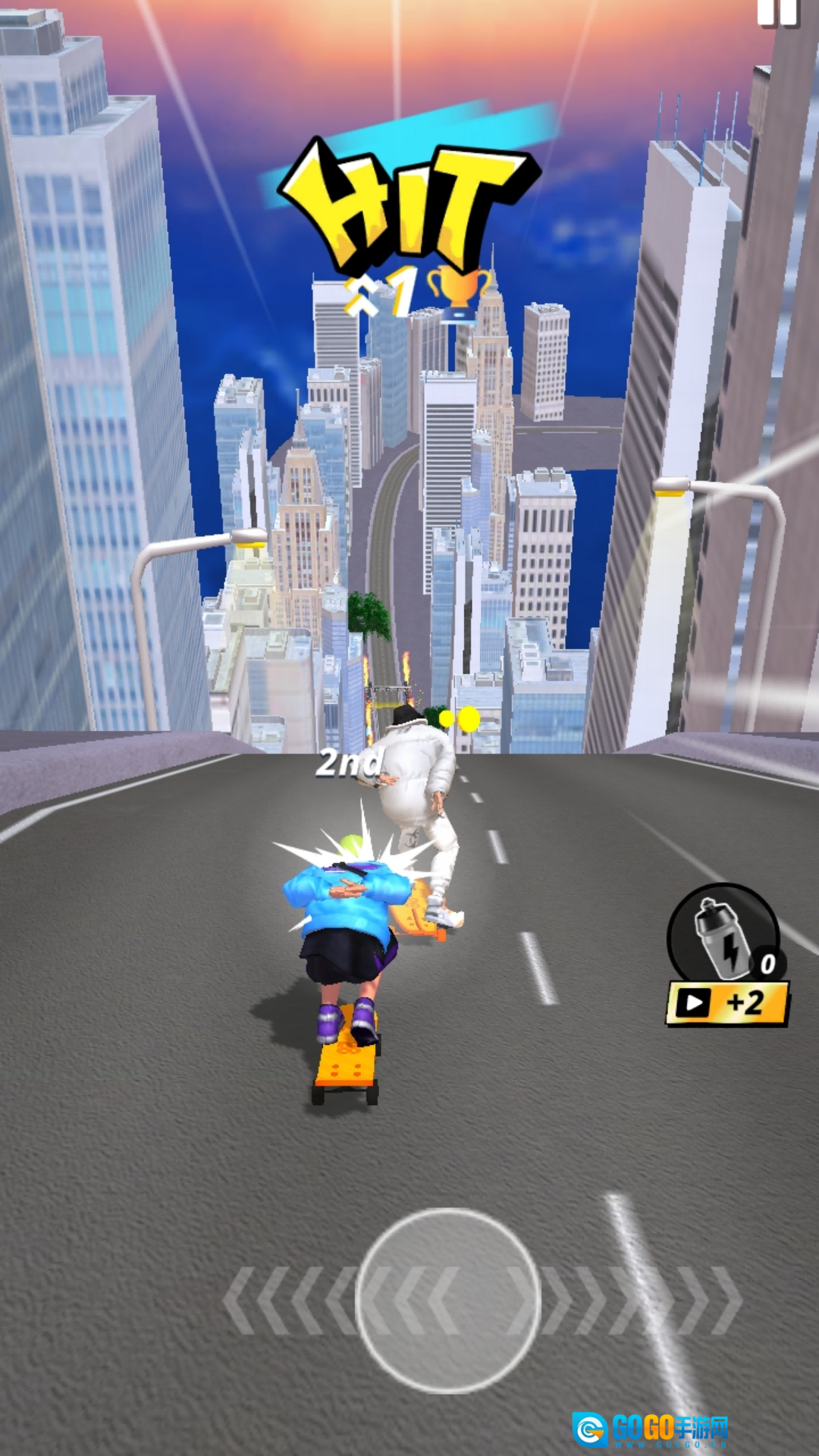Watch video ad for +2 energy drinks
This screenshot has height=1456, width=819.
[726, 1004]
